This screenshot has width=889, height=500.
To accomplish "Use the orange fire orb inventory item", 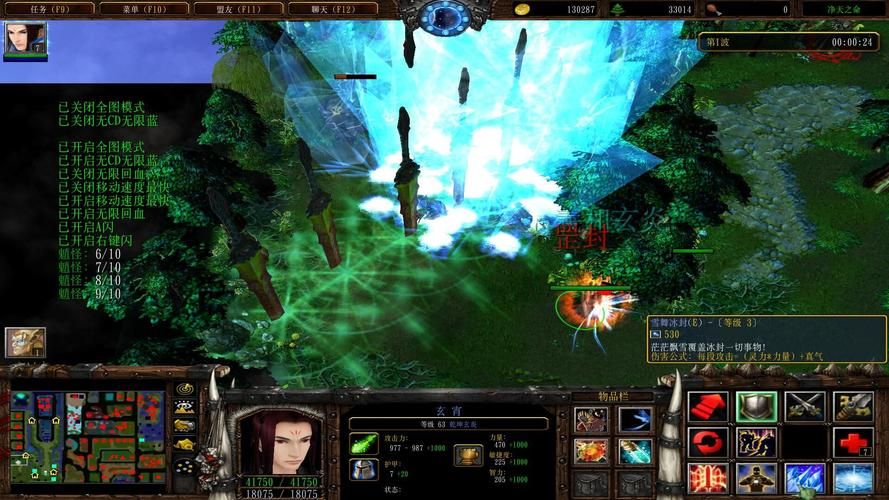I will point(591,451).
